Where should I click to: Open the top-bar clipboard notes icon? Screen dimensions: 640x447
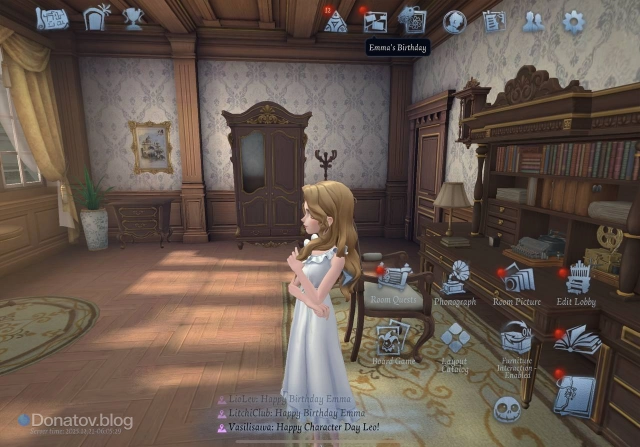(494, 21)
